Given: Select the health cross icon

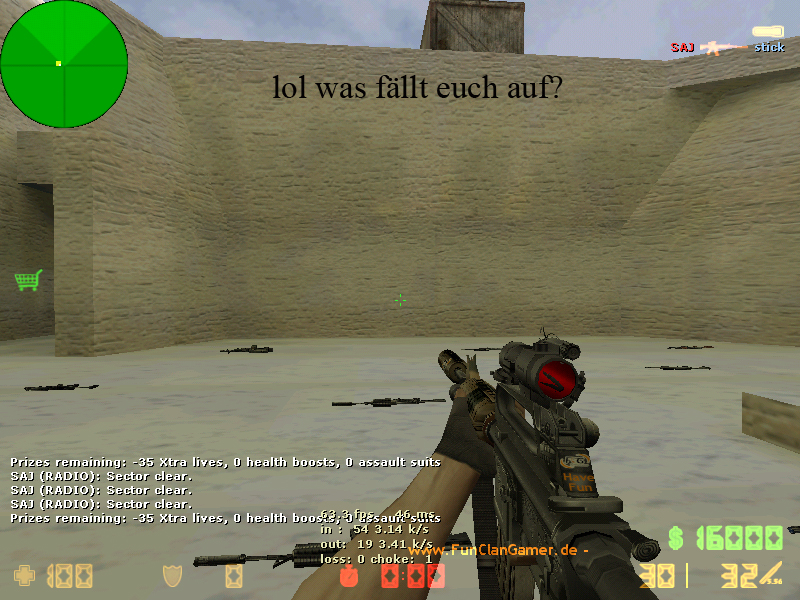Looking at the screenshot, I should 23,576.
